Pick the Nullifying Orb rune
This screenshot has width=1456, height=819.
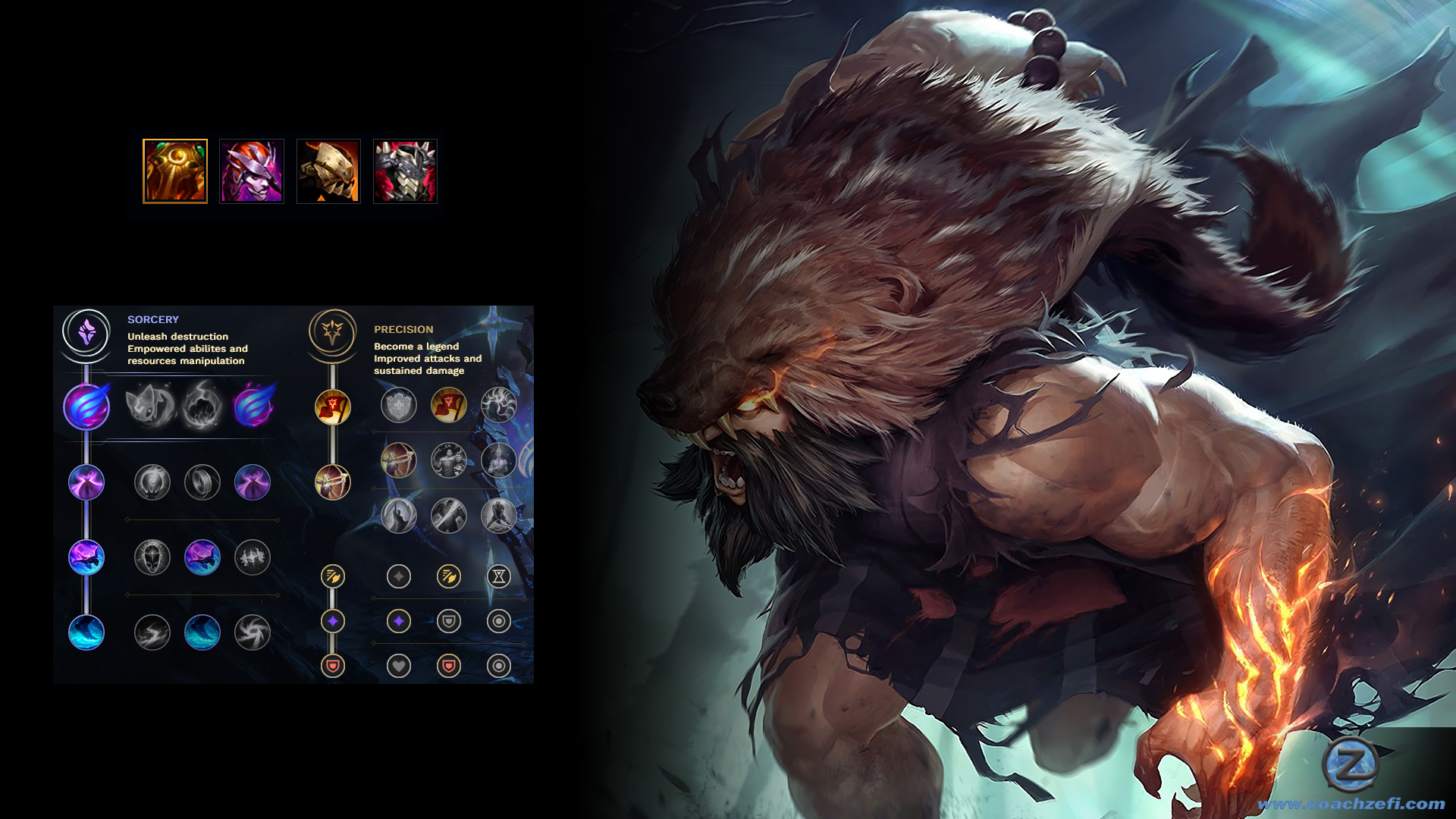pos(152,482)
